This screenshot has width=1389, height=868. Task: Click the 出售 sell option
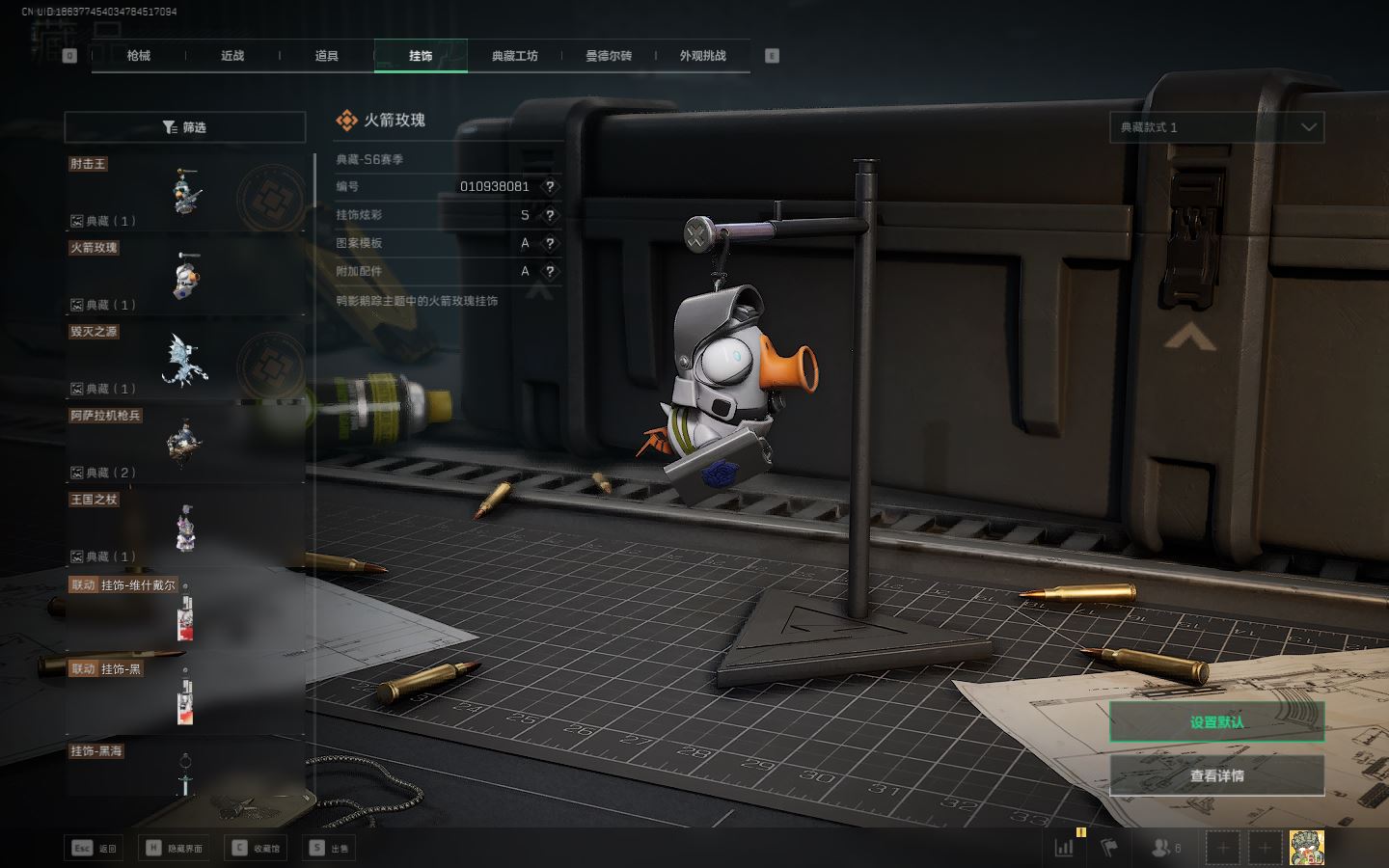(329, 849)
